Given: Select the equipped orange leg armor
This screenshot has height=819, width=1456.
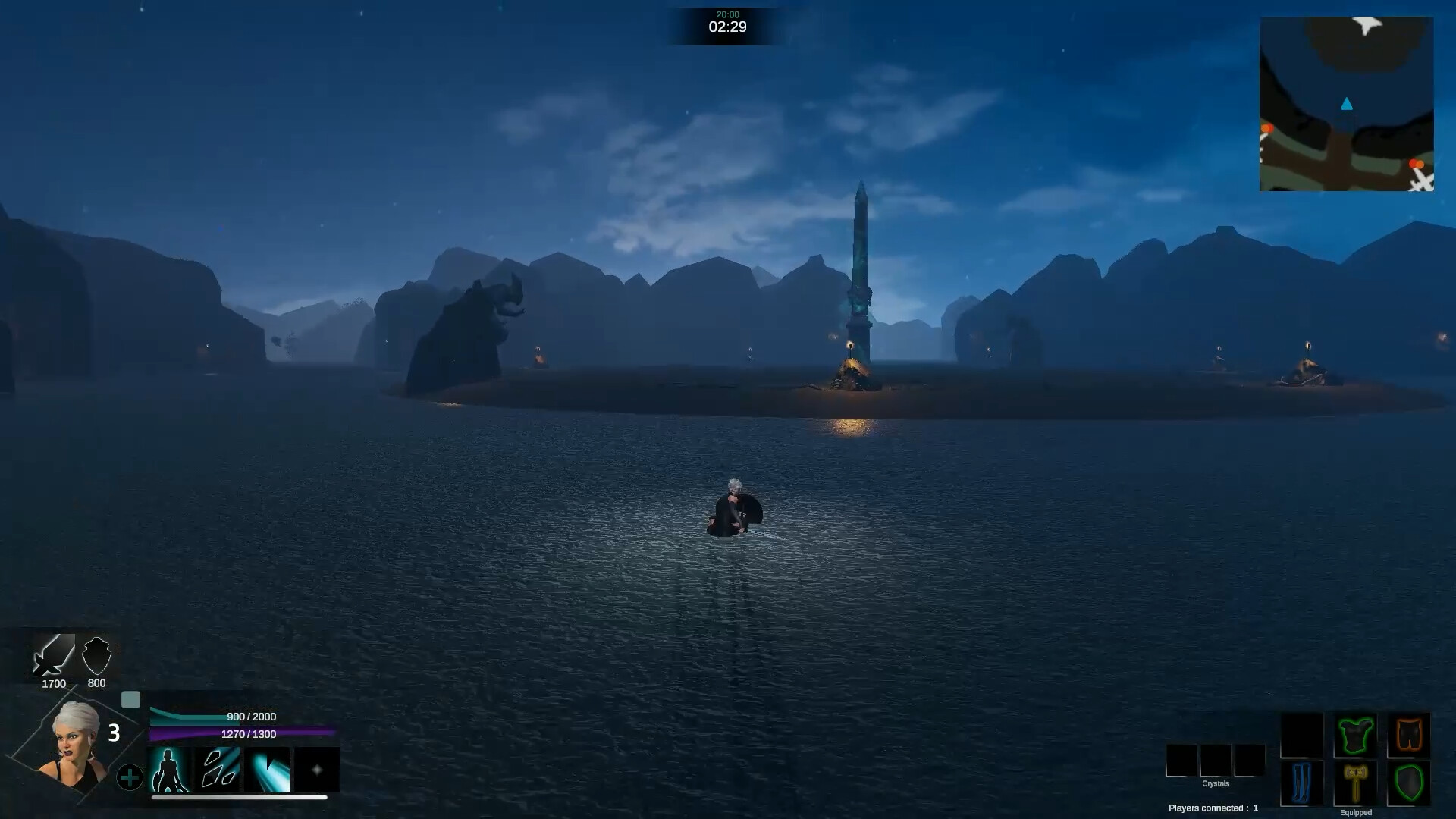Looking at the screenshot, I should tap(1408, 735).
